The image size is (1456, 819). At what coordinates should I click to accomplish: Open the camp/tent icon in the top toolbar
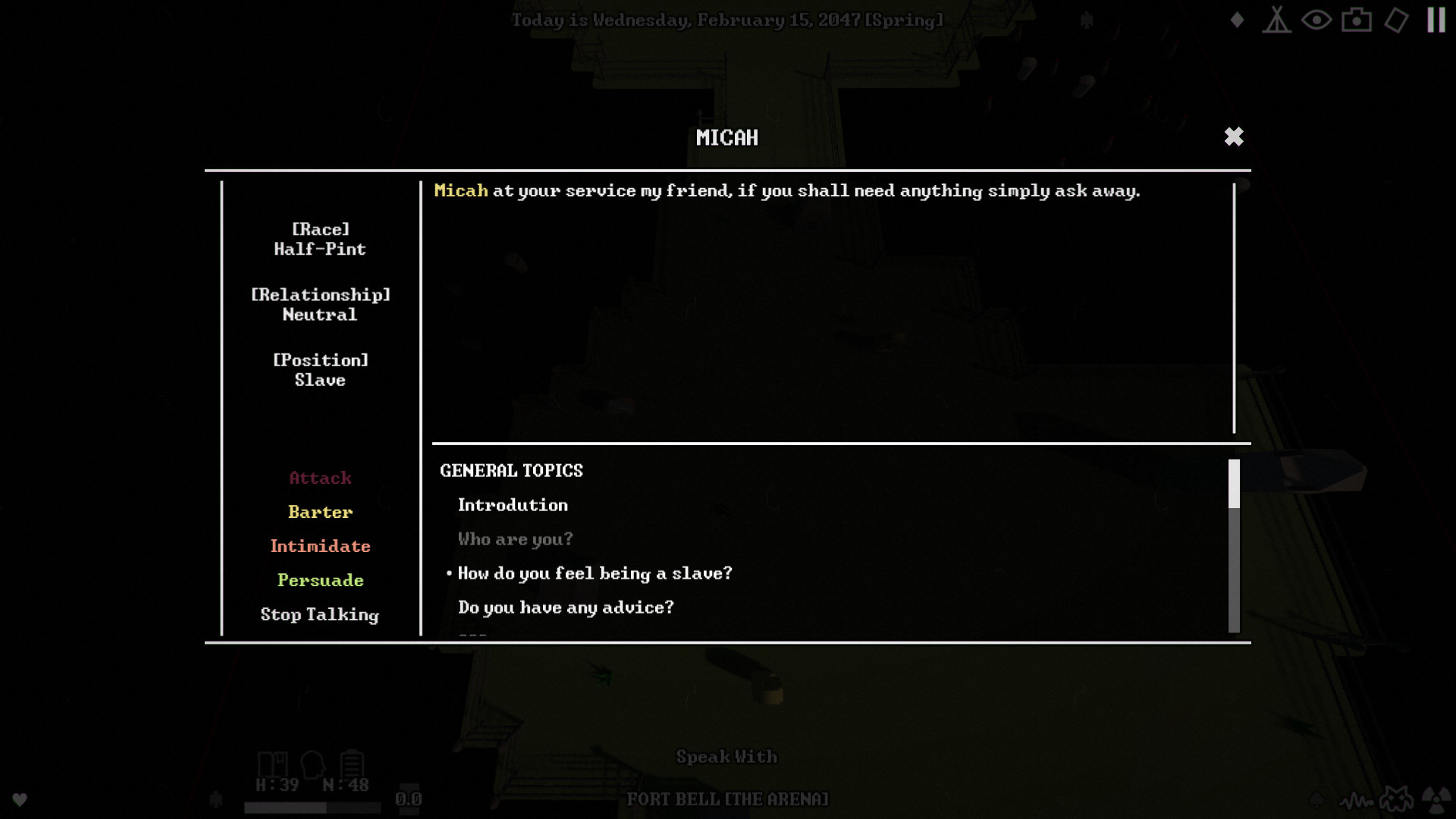(1276, 20)
